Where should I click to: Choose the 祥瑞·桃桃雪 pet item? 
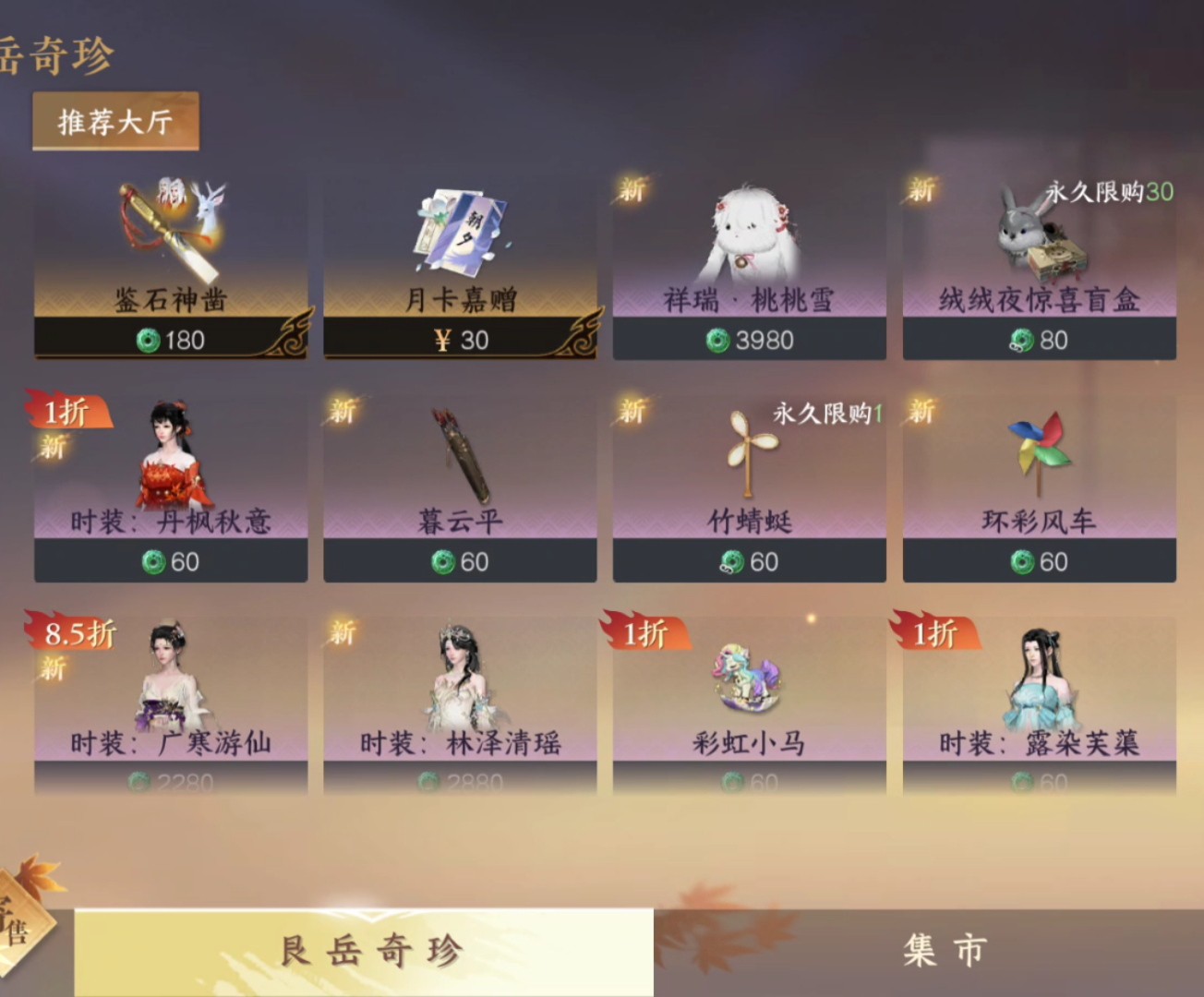click(x=749, y=268)
